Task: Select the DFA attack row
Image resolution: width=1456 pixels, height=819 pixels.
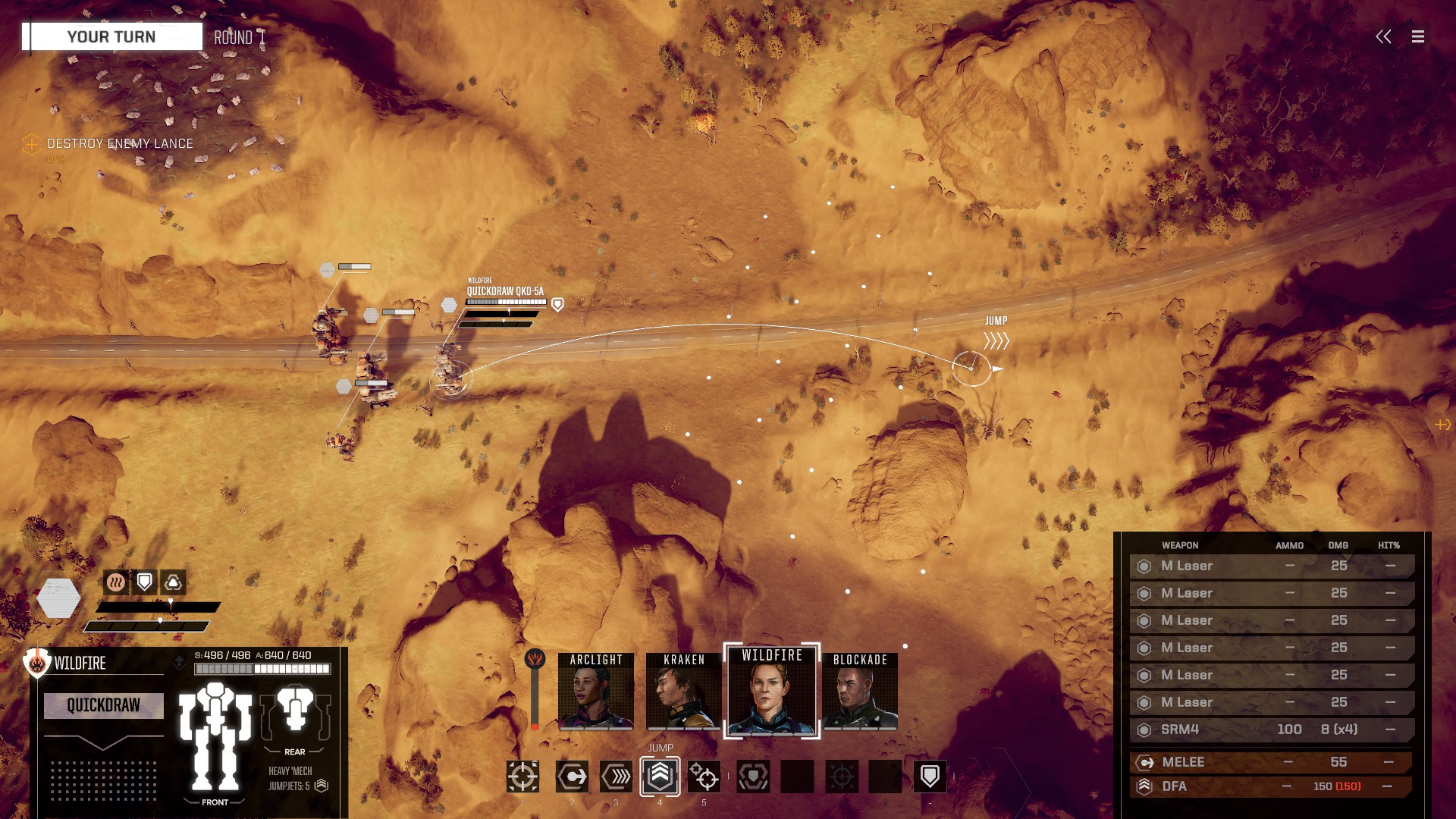Action: 1271,786
